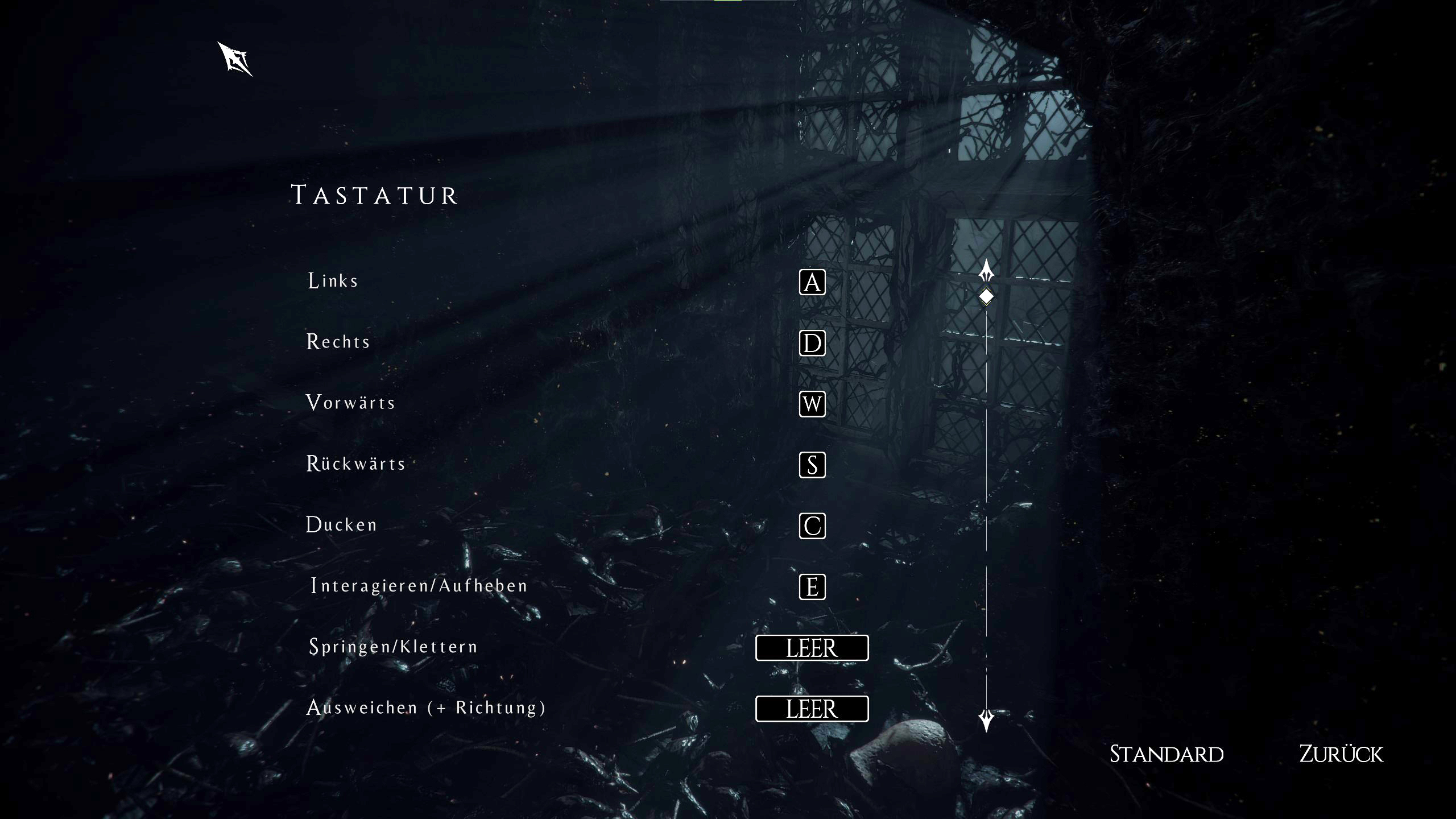Assign a key to Springen/Klettern
Viewport: 1456px width, 819px height.
point(812,648)
